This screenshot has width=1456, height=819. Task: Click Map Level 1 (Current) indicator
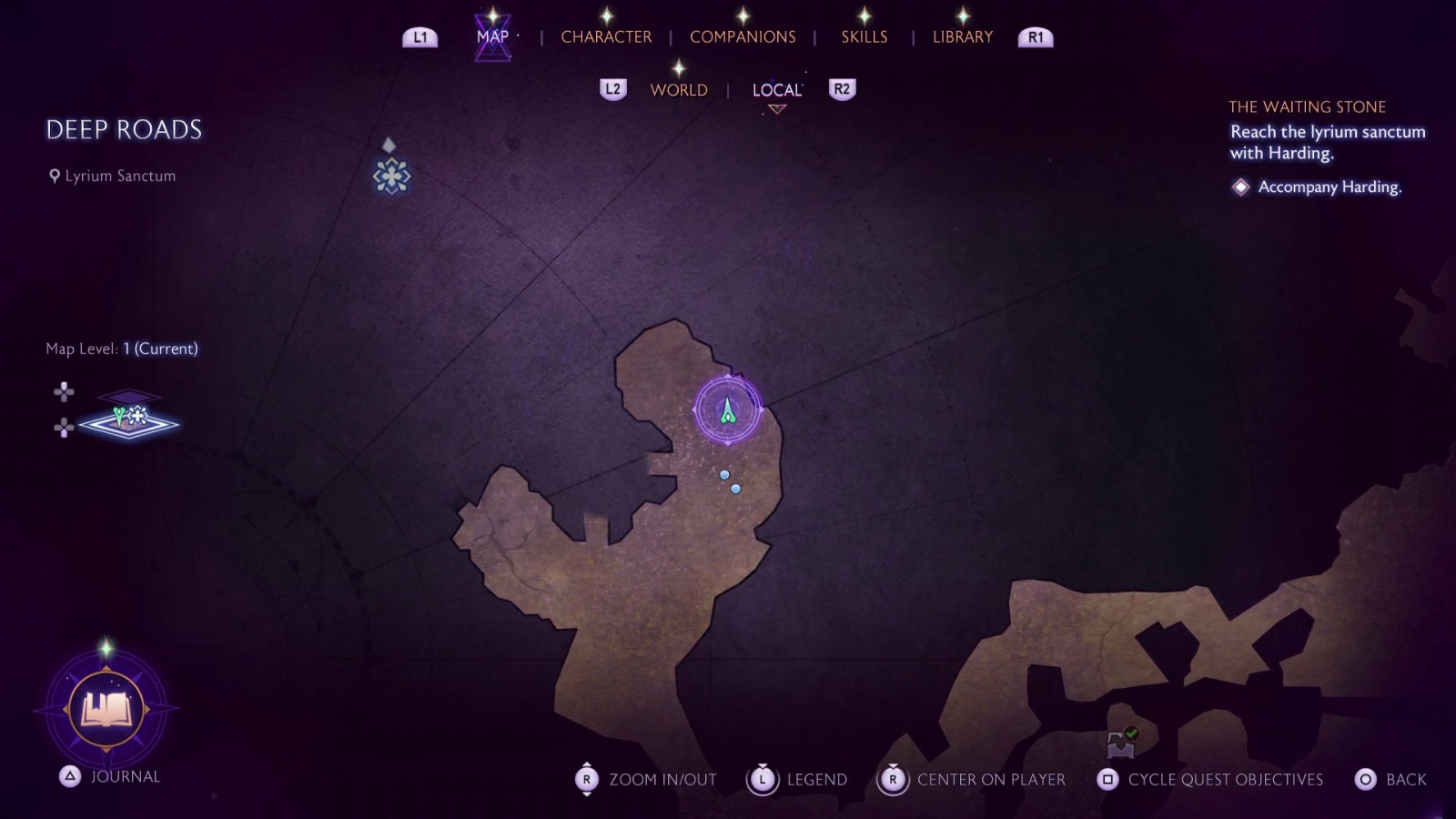[x=121, y=348]
